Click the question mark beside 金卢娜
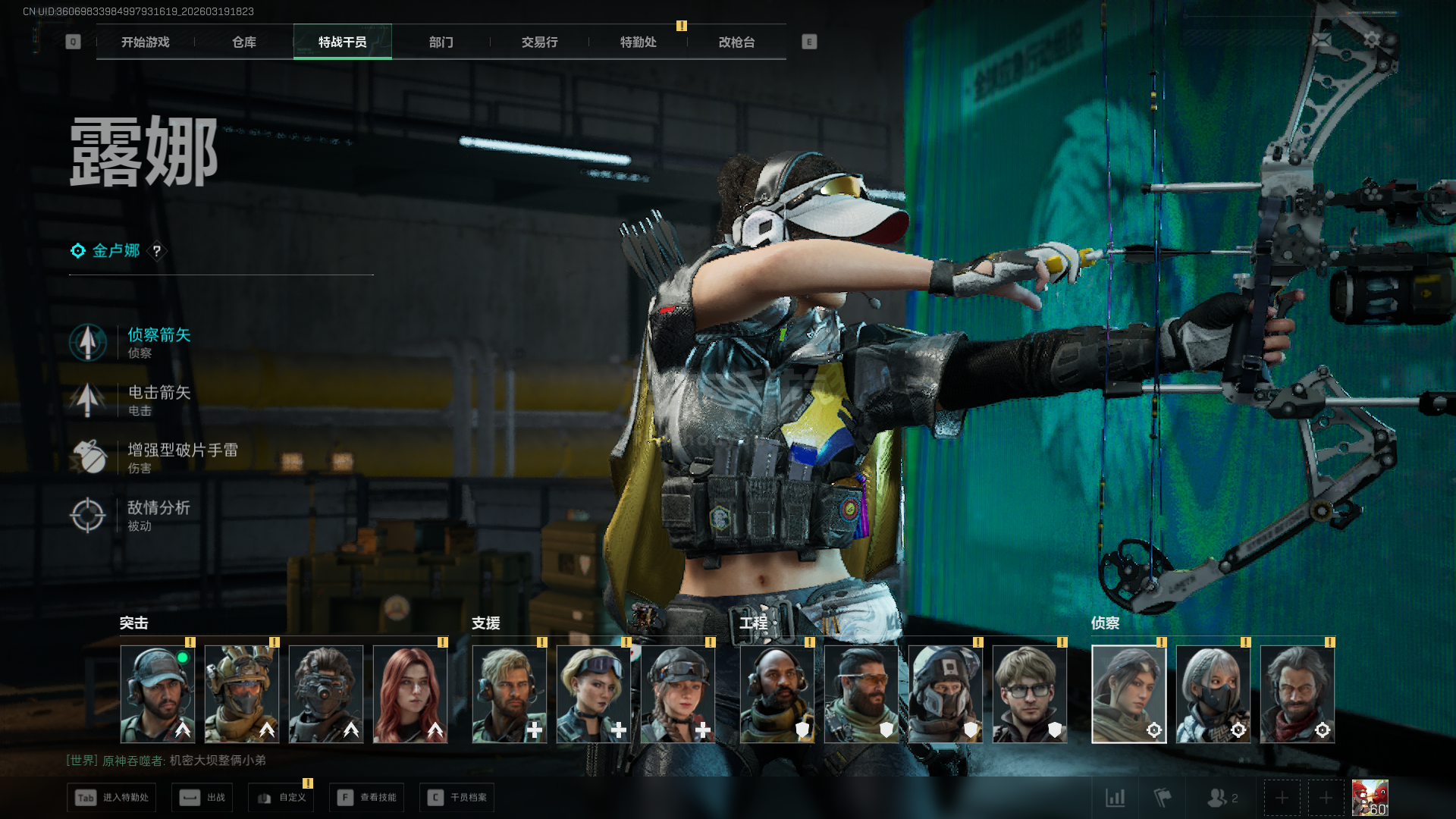Screen dimensions: 1456x819 pos(157,251)
